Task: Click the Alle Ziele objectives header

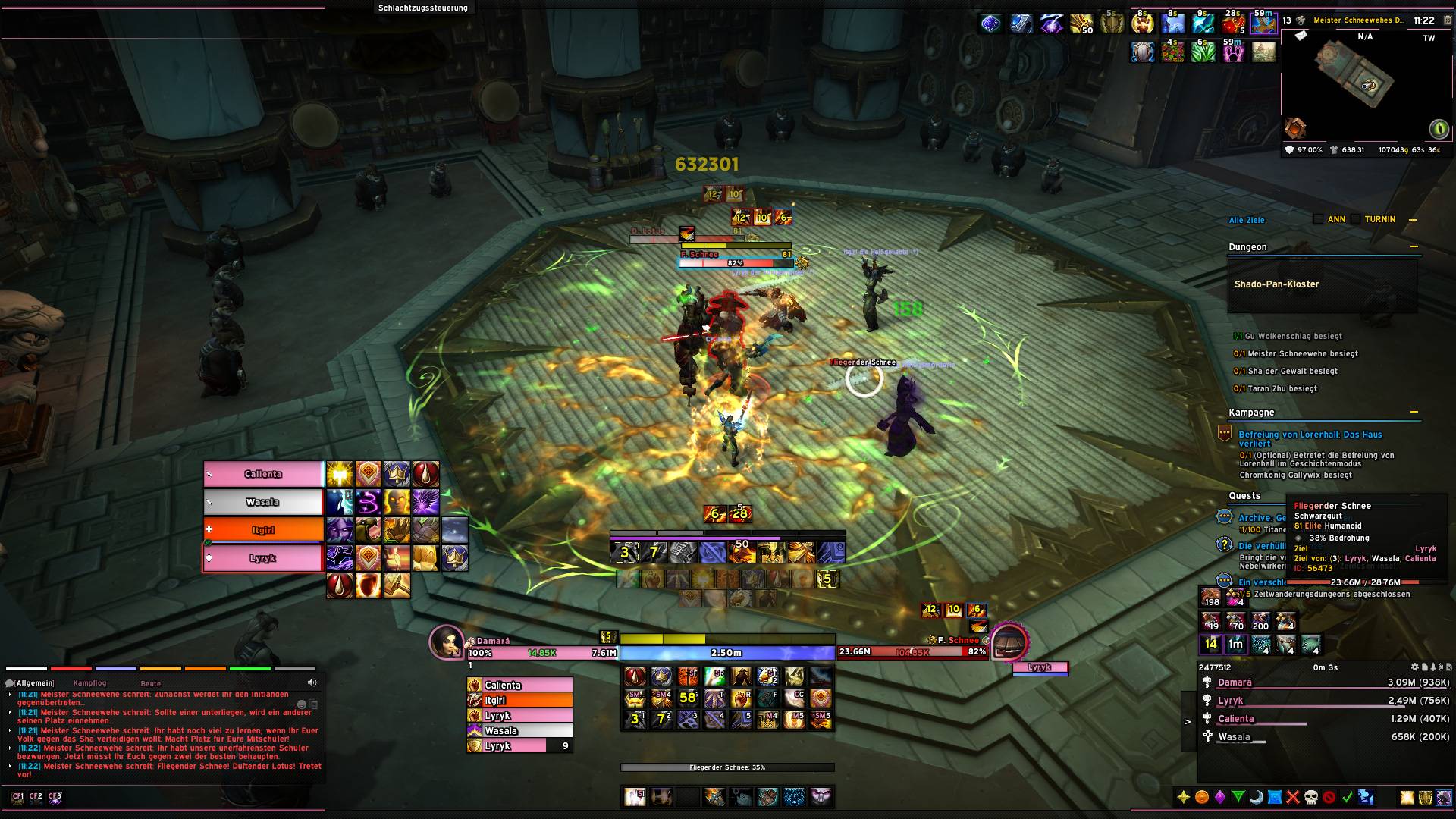Action: tap(1247, 220)
